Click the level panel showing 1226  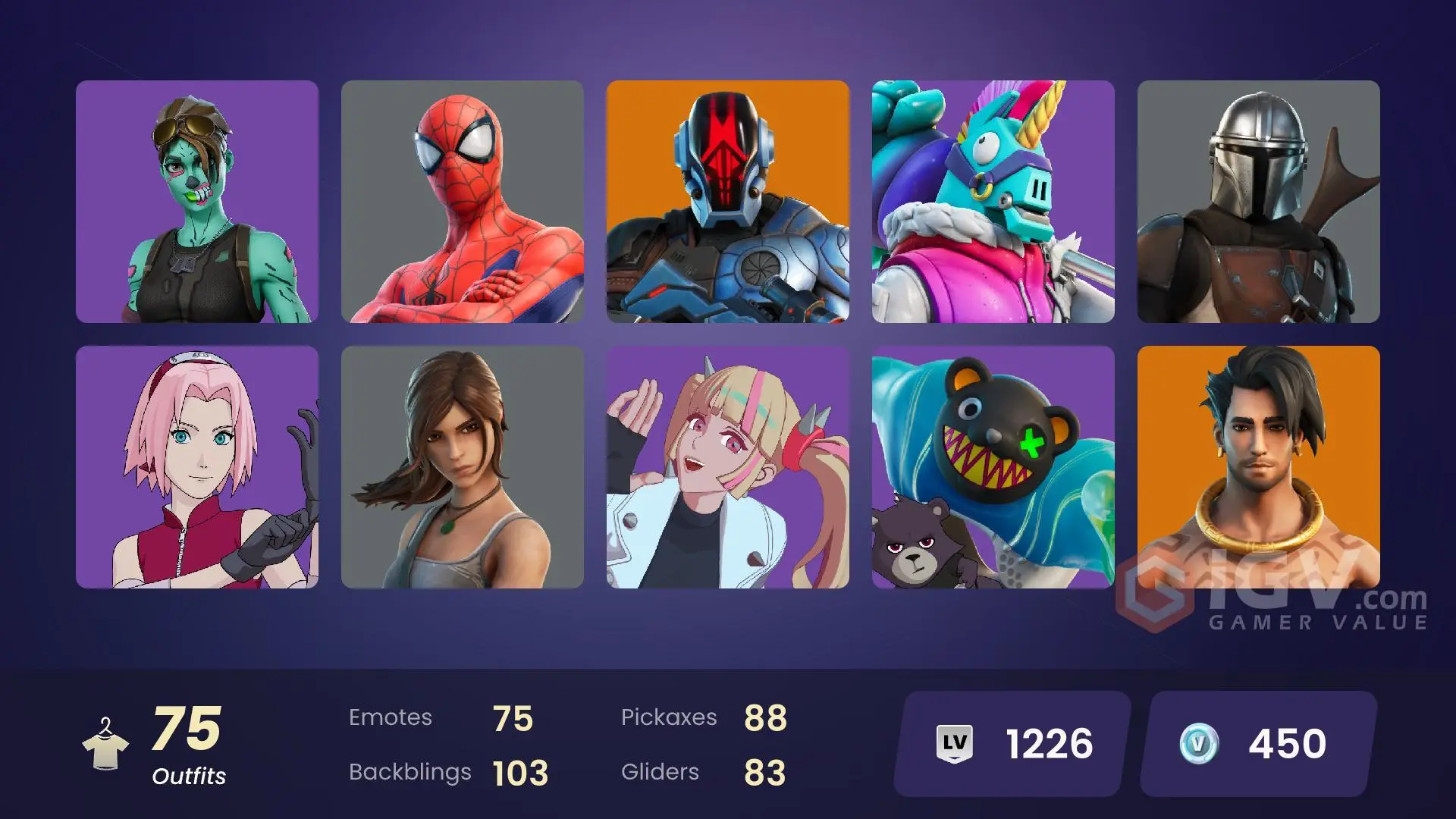pyautogui.click(x=1009, y=744)
